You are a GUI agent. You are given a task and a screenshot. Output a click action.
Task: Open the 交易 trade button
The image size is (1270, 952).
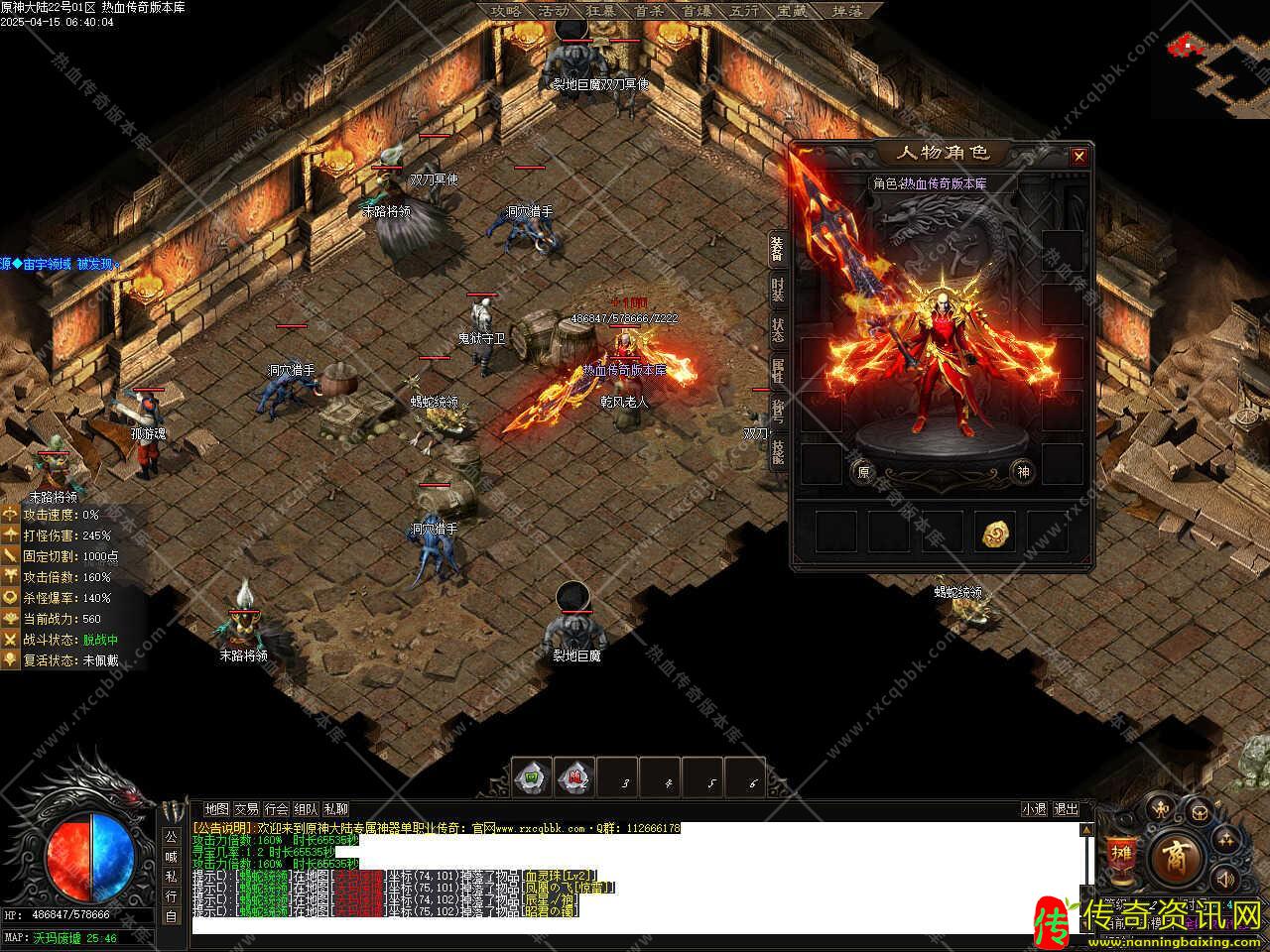[x=246, y=809]
